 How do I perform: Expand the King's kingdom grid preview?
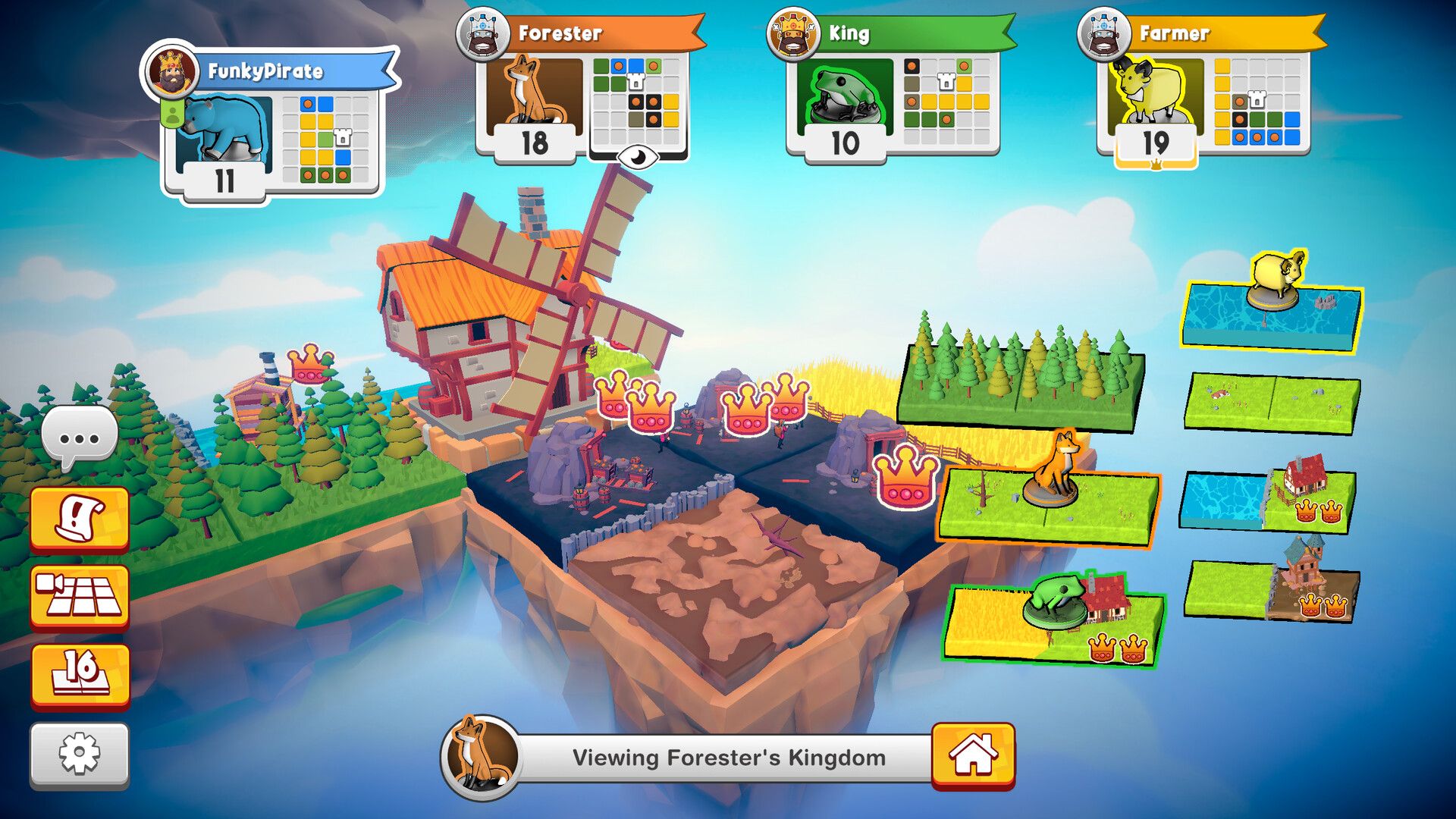948,102
